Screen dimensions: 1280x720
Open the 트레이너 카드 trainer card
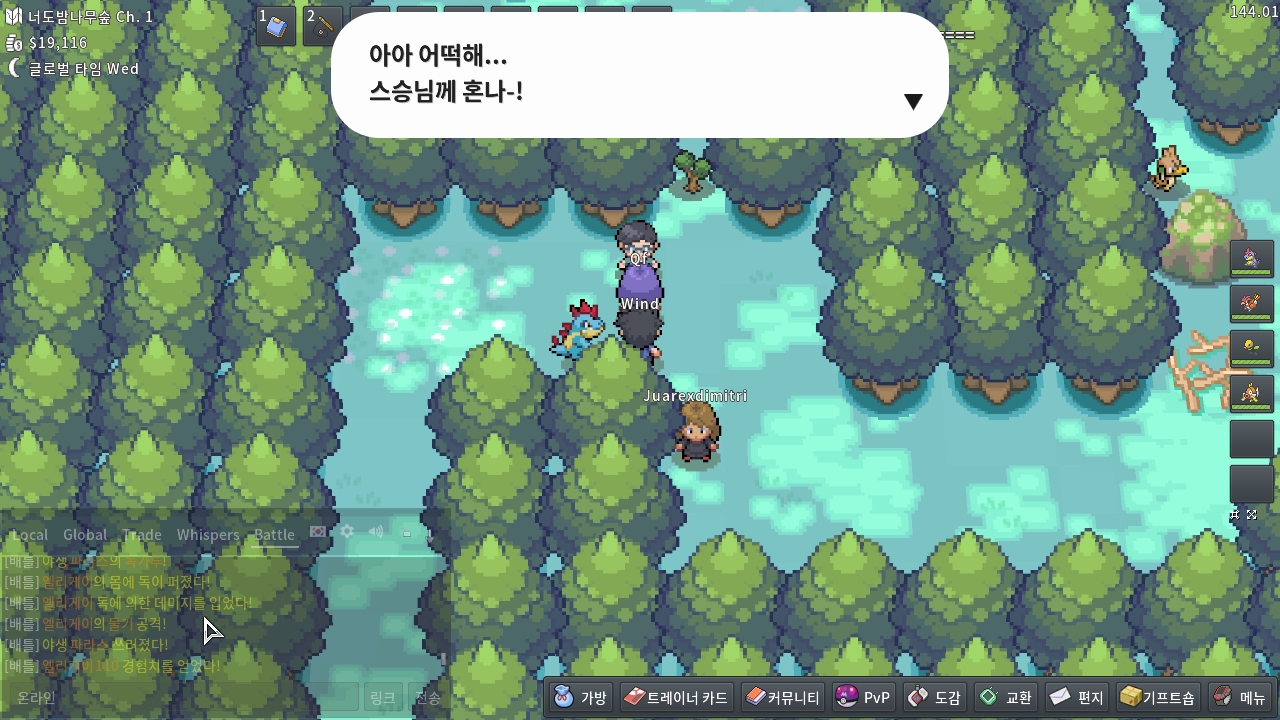(x=676, y=697)
